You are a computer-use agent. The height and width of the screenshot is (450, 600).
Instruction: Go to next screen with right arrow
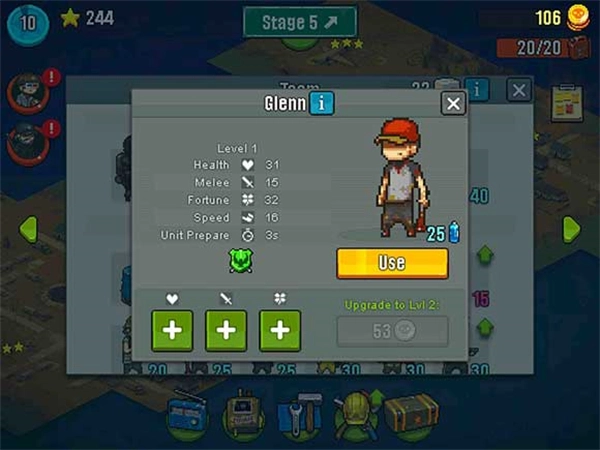click(571, 228)
